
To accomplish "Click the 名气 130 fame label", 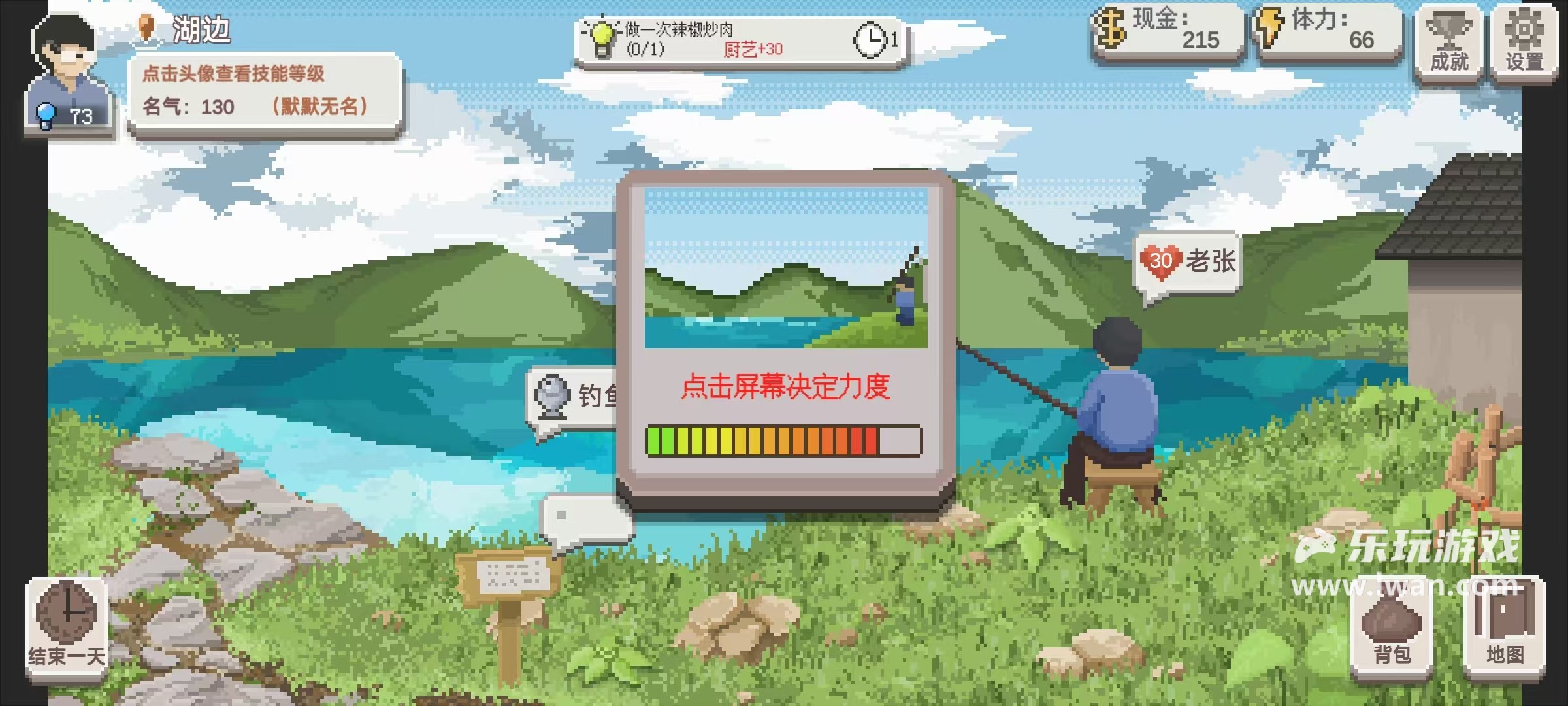I will pyautogui.click(x=189, y=107).
